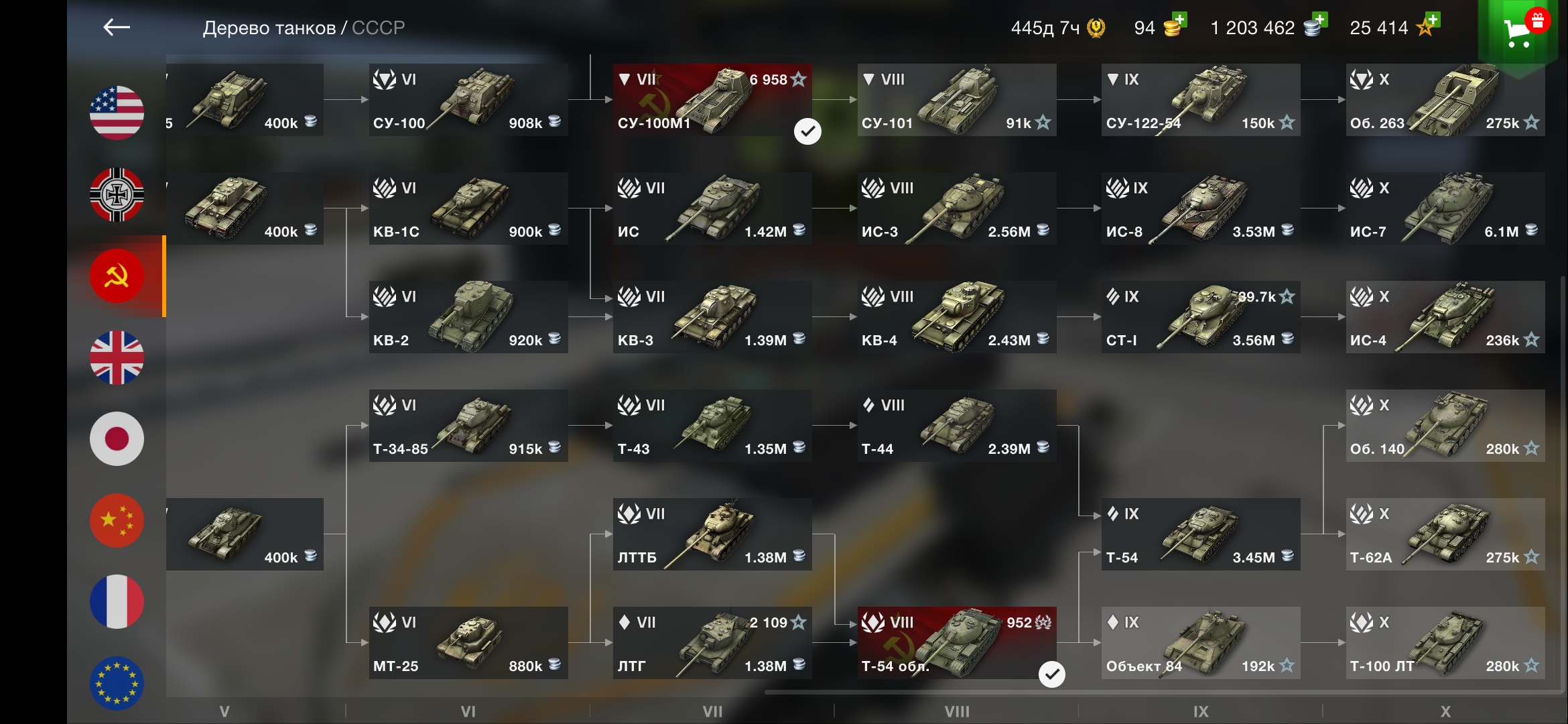Open the ИС-3 tank card
1568x724 pixels.
tap(956, 208)
